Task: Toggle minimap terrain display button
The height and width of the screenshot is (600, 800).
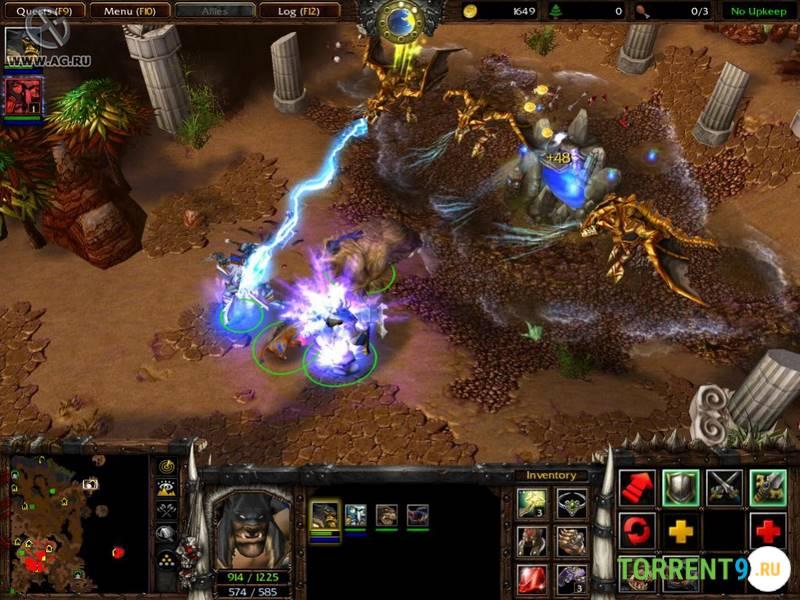Action: pos(167,488)
